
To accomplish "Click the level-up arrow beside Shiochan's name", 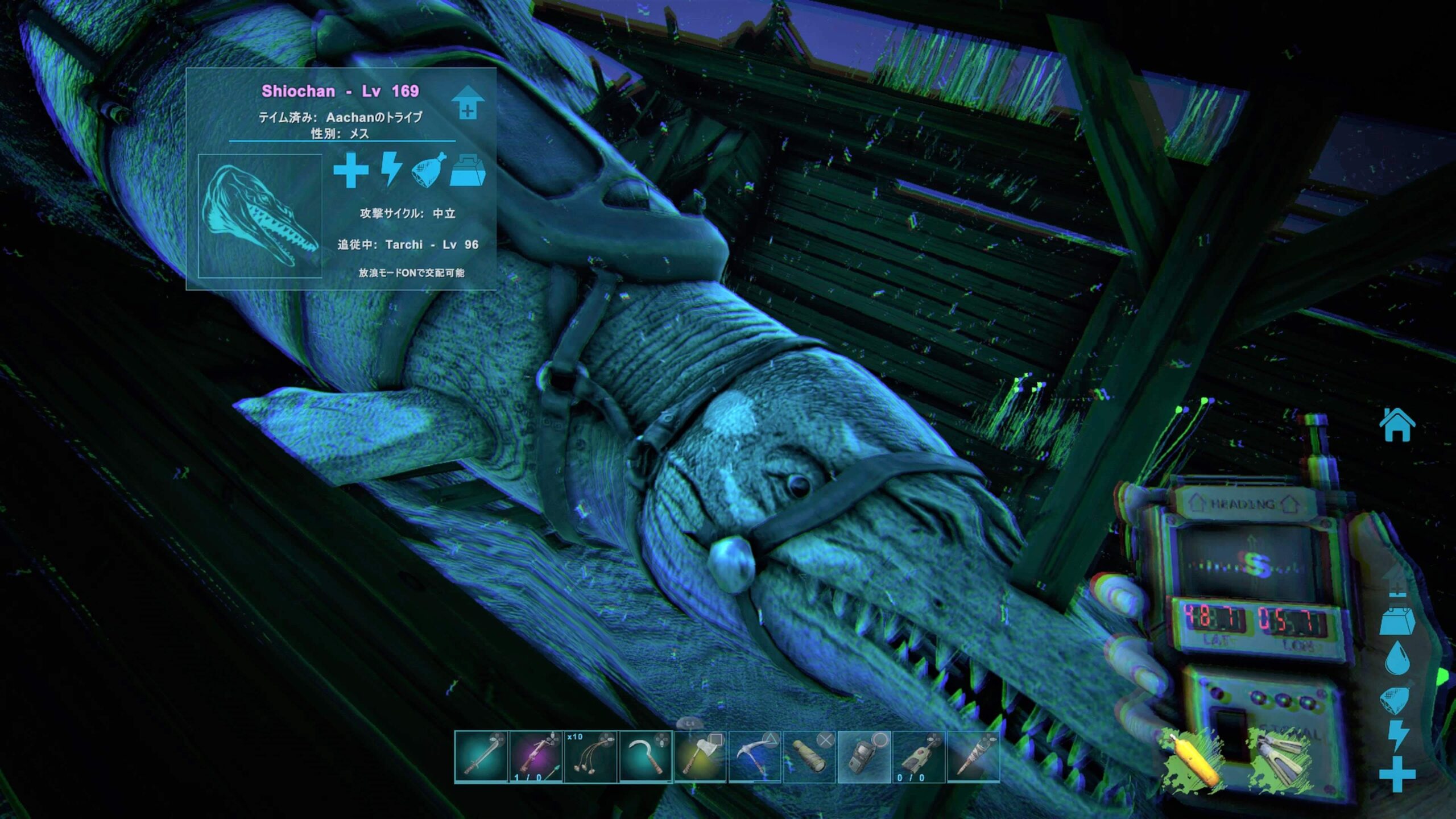I will pos(468,103).
